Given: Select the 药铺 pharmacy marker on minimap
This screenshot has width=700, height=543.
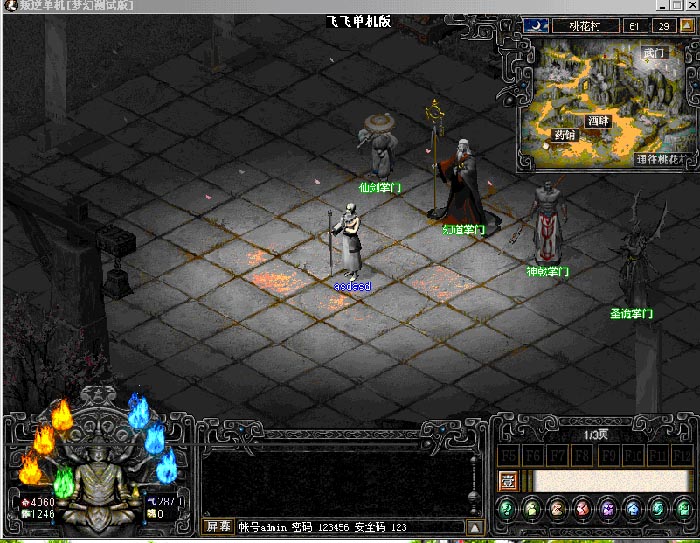Looking at the screenshot, I should (x=565, y=135).
